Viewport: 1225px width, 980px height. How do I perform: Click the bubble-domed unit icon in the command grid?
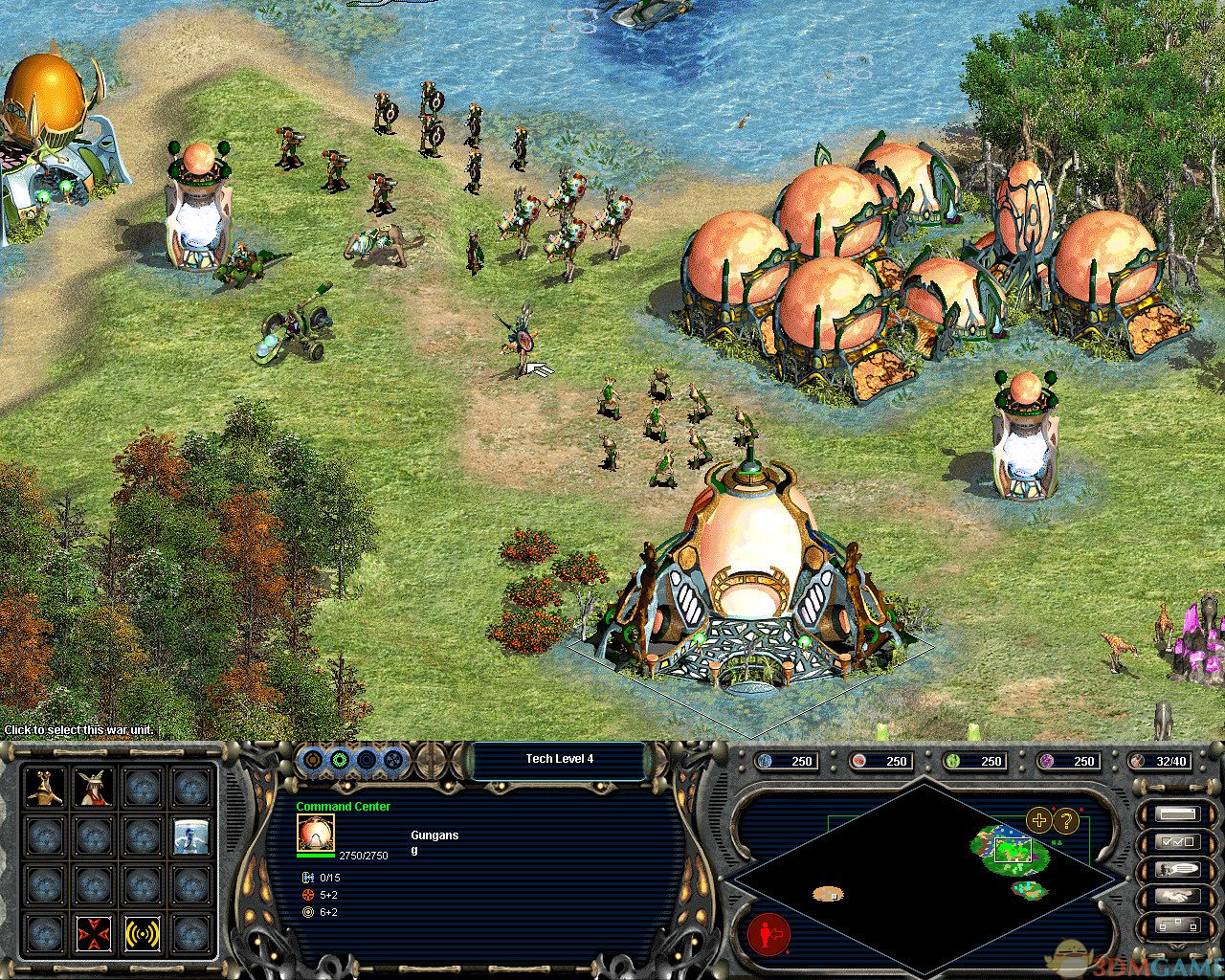192,836
